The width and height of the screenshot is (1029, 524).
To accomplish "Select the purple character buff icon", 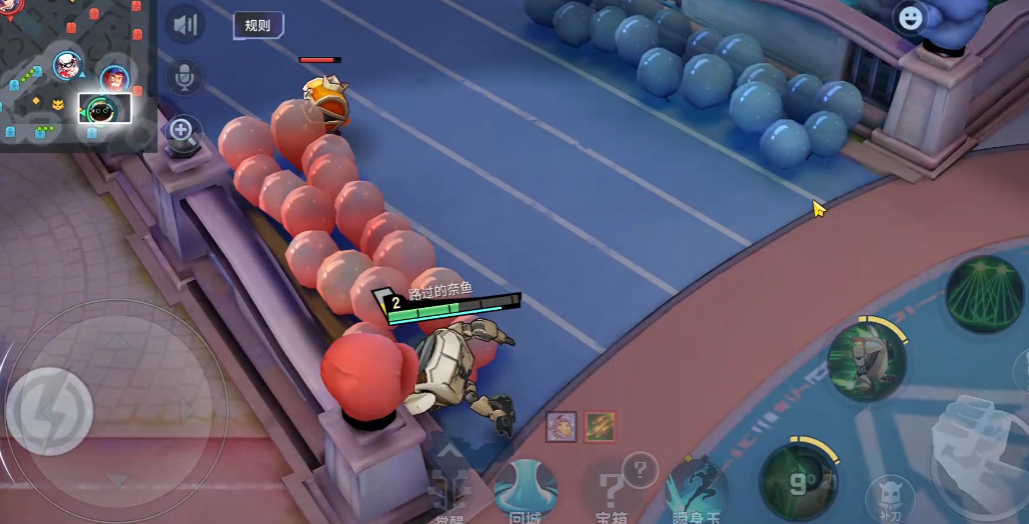I will pyautogui.click(x=561, y=427).
